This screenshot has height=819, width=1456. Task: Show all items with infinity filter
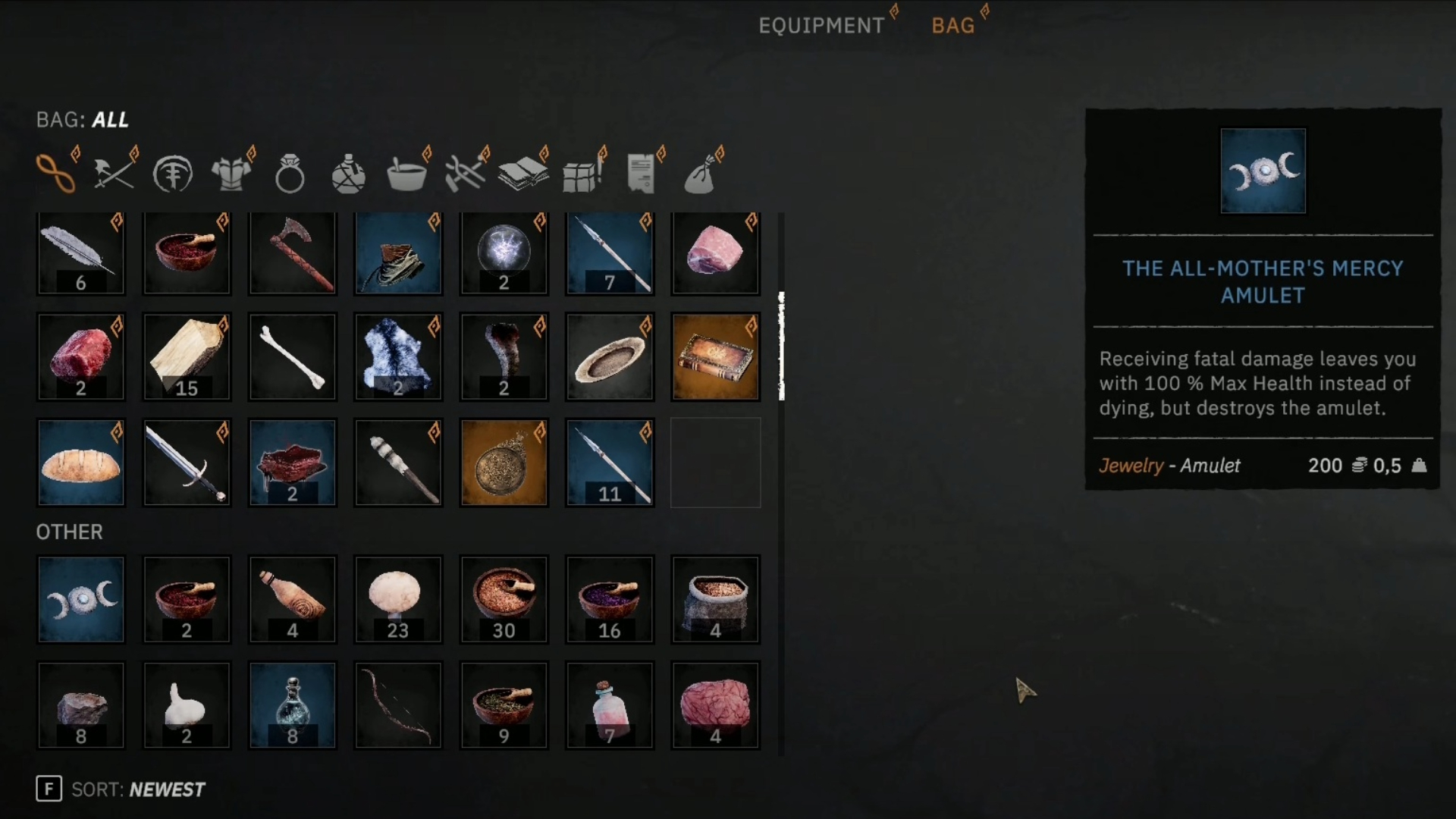pos(56,173)
